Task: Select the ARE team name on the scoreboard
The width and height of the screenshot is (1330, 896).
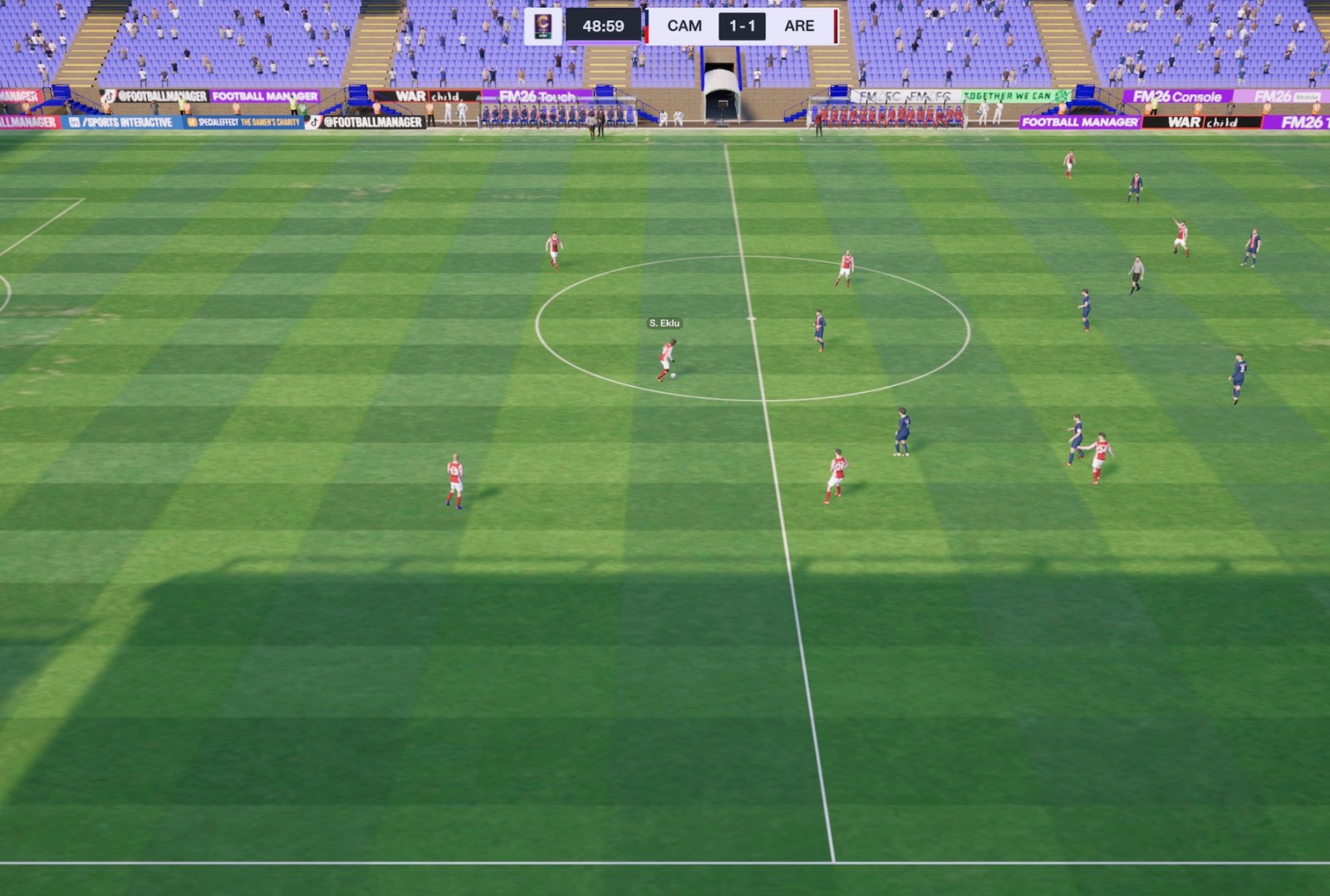Action: click(798, 26)
